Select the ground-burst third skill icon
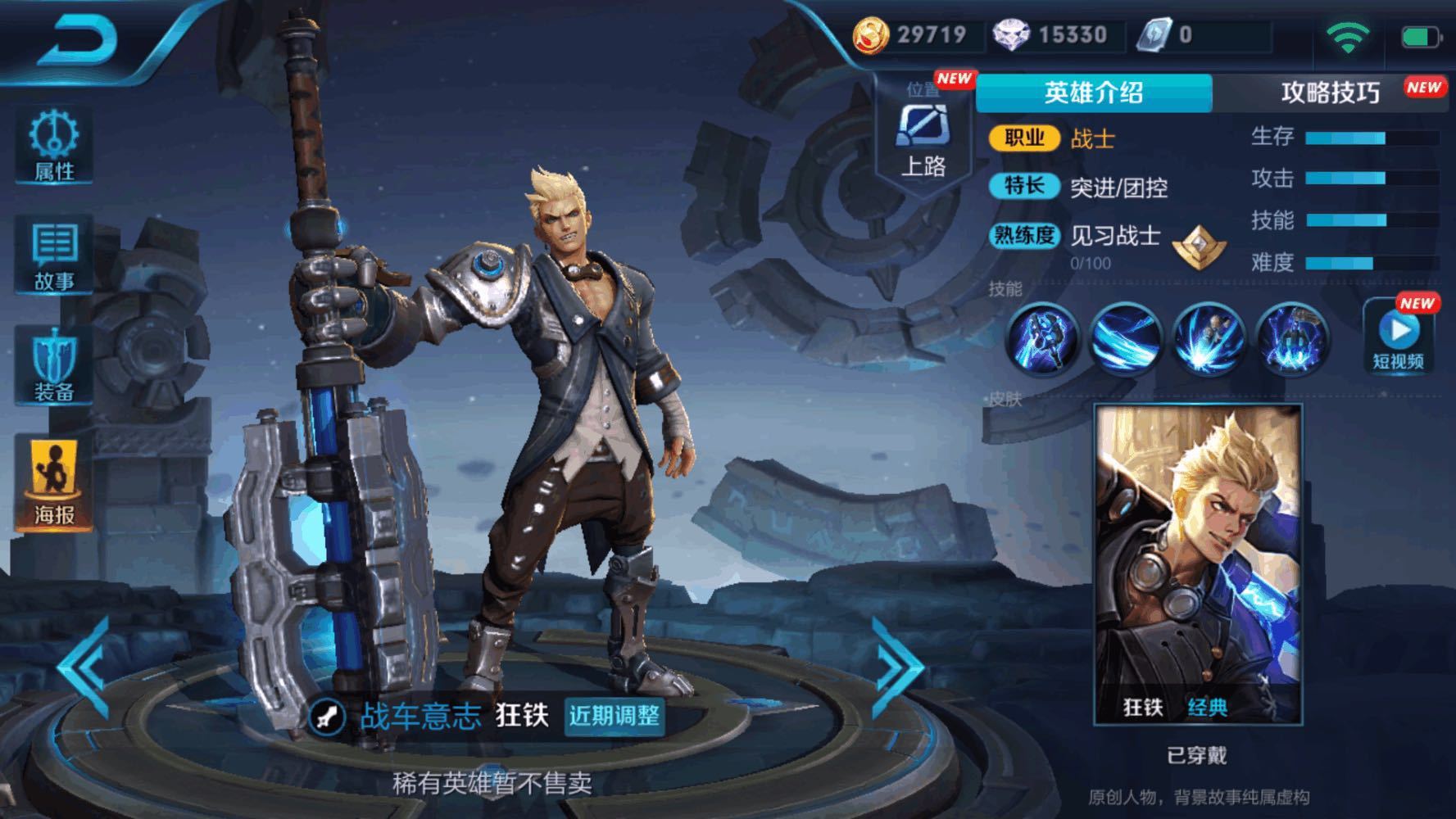This screenshot has height=819, width=1456. 1209,338
